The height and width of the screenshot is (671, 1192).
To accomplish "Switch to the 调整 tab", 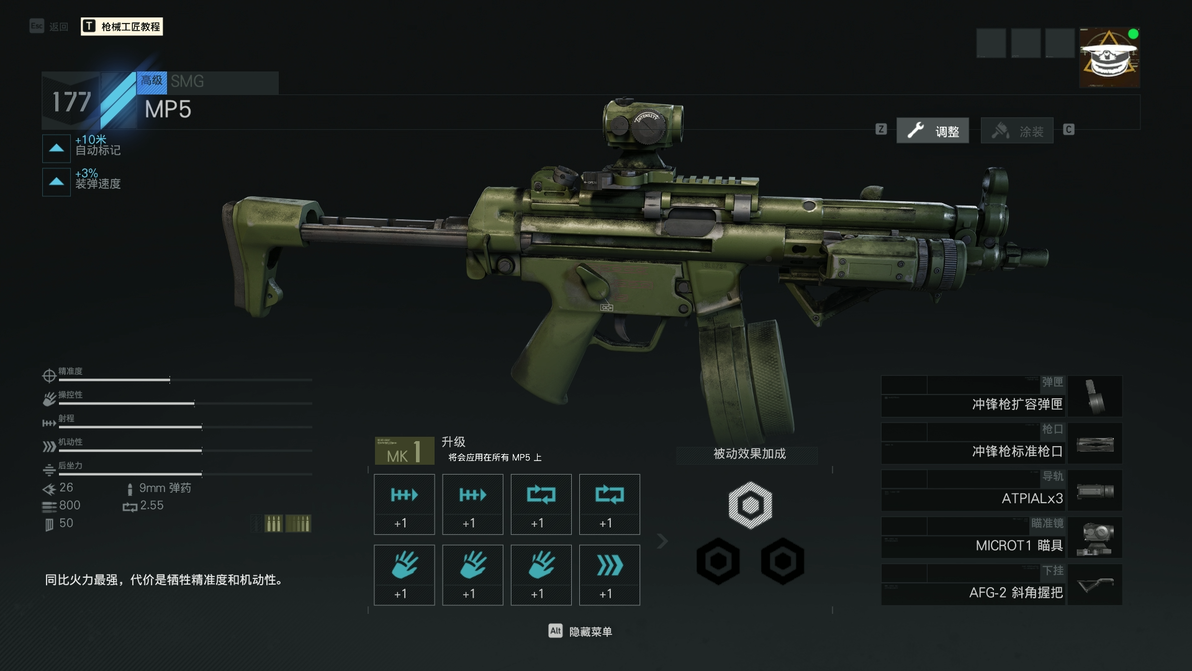I will point(932,131).
